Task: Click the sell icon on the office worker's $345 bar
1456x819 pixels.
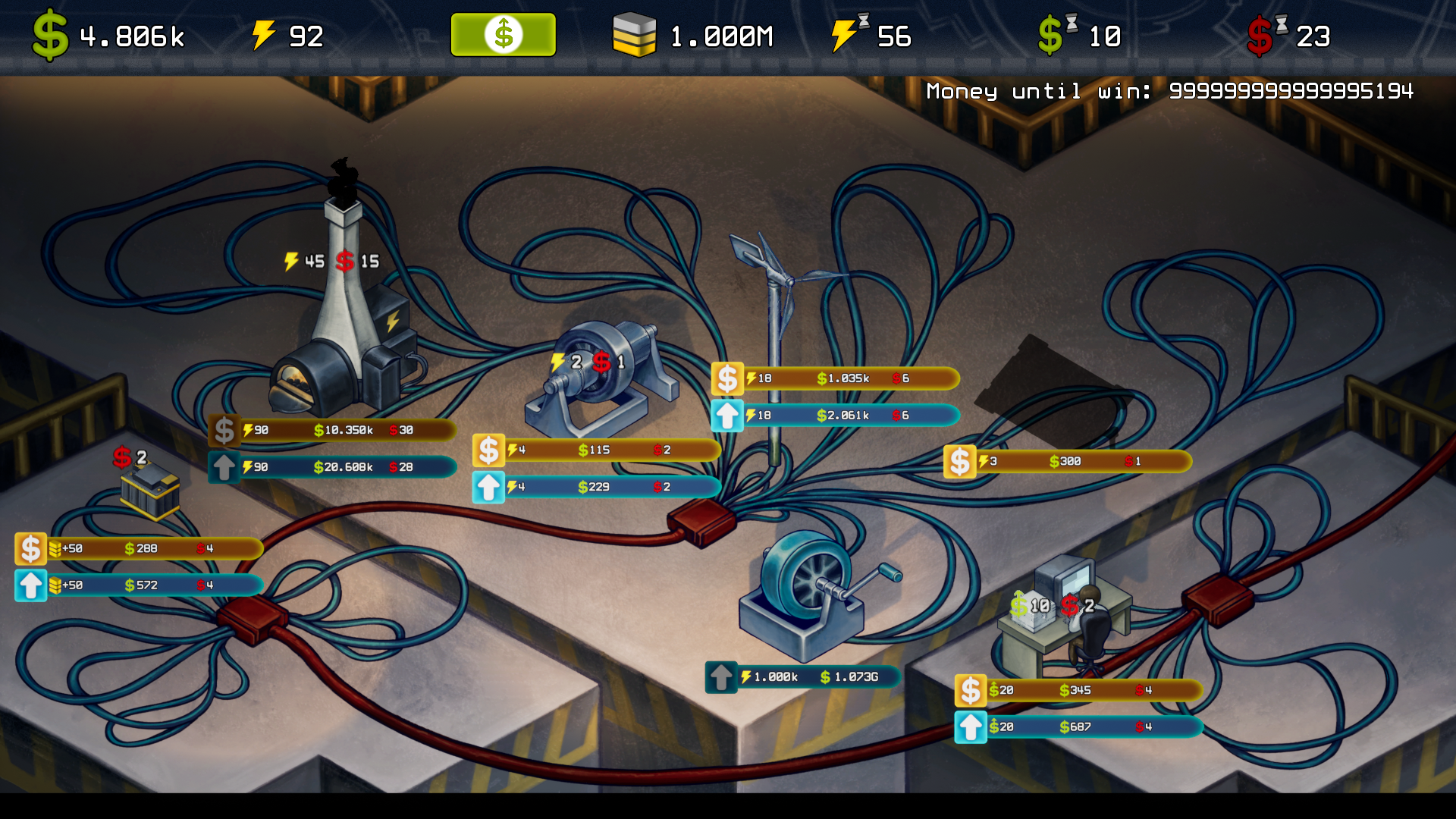Action: 970,691
